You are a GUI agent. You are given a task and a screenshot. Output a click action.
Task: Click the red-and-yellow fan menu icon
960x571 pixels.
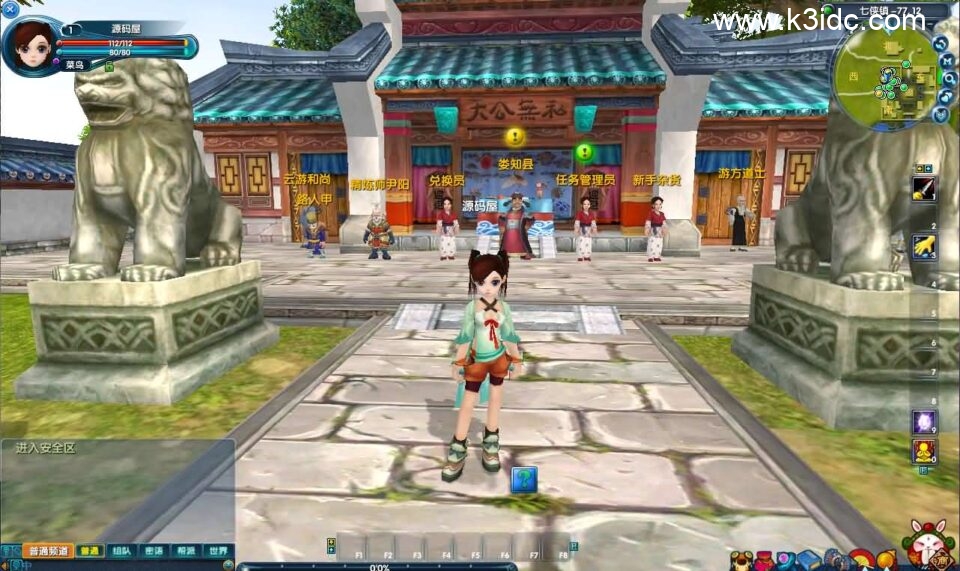point(860,560)
